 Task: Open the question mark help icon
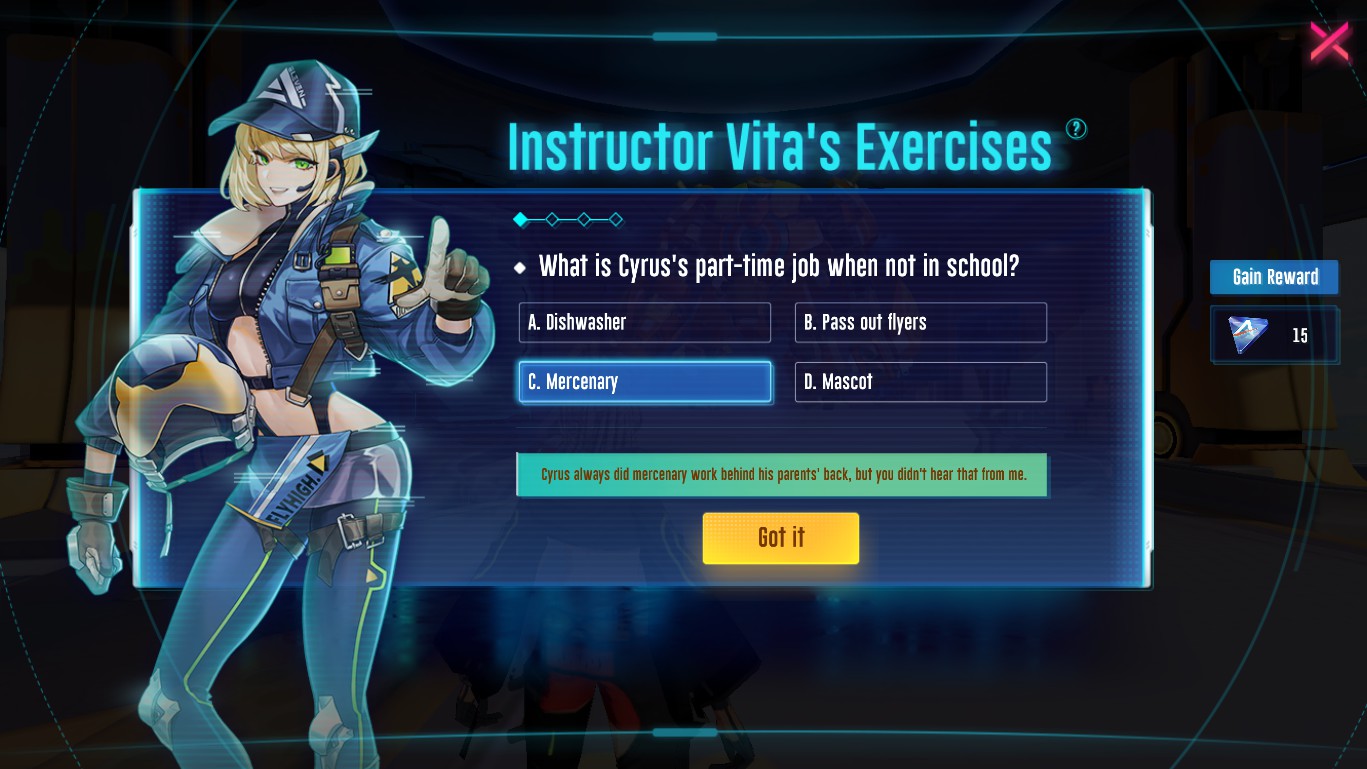(1076, 128)
